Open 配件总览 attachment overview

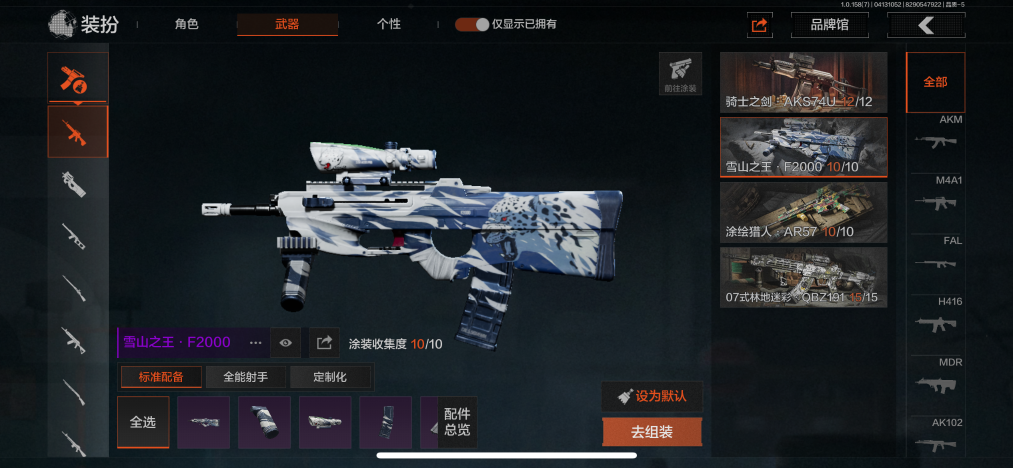tap(457, 422)
